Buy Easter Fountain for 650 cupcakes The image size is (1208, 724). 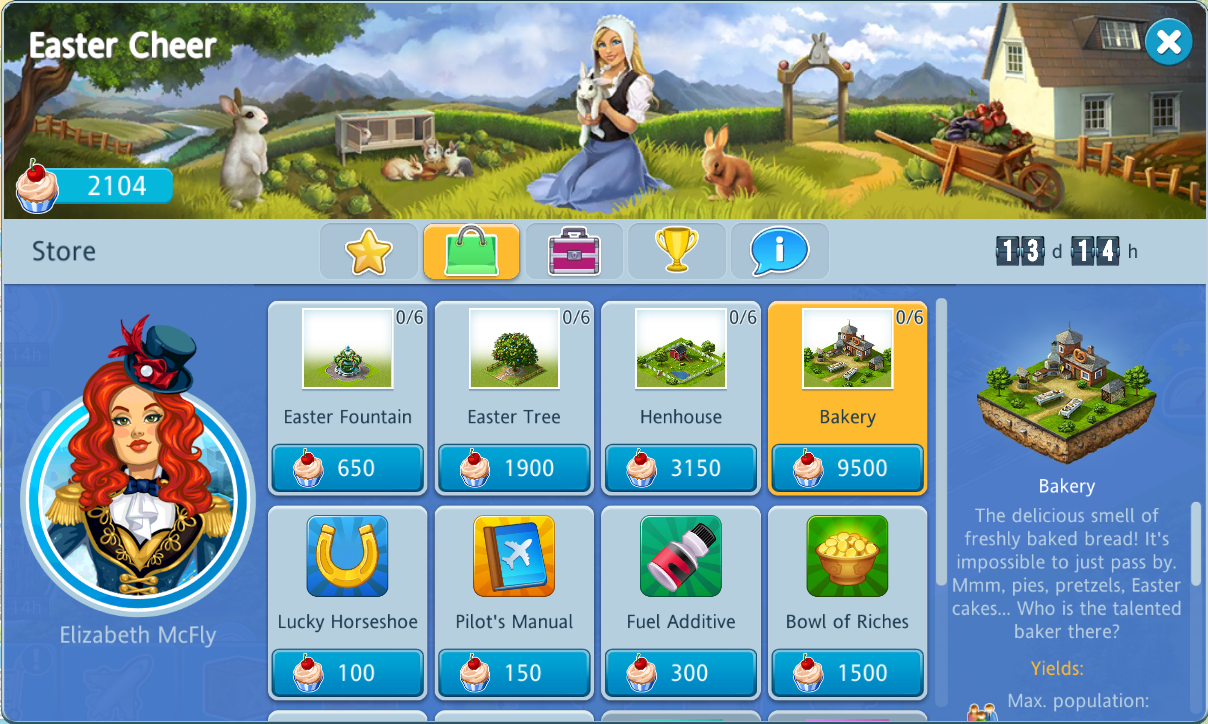click(347, 468)
